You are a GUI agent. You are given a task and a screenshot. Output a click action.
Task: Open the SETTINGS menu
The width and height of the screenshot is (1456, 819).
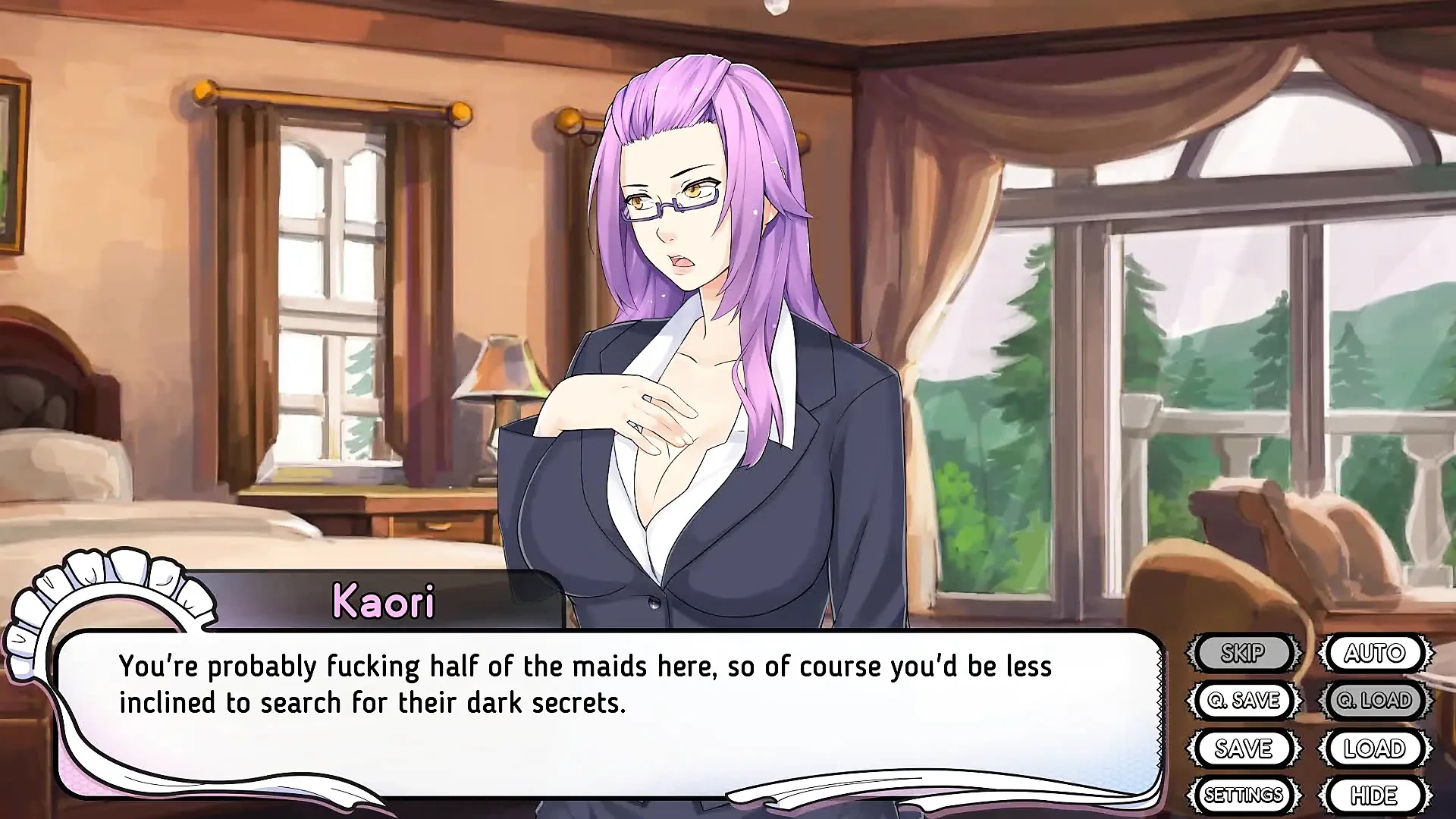(x=1244, y=795)
